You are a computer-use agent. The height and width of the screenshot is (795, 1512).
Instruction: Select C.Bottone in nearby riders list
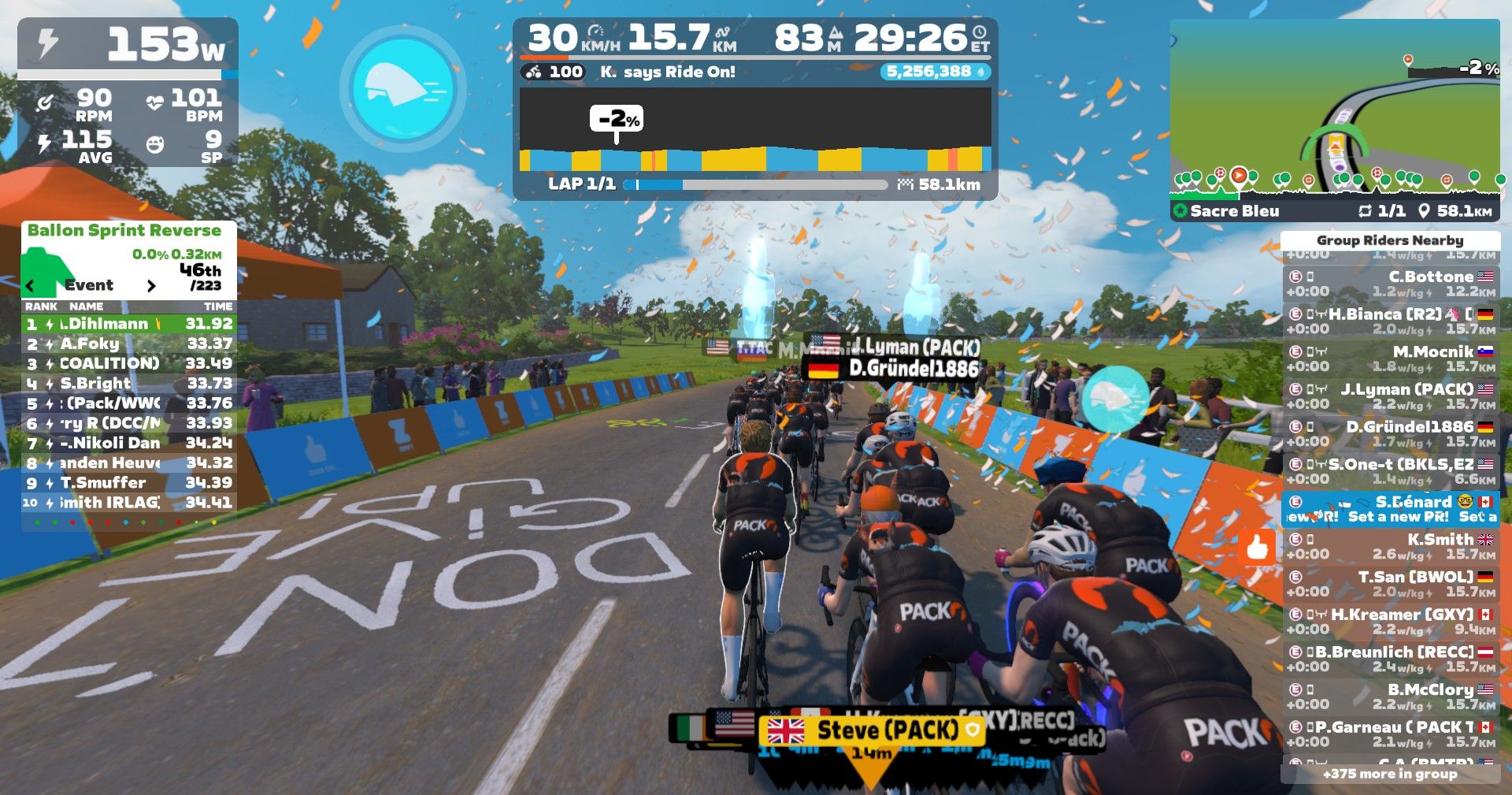click(x=1391, y=284)
